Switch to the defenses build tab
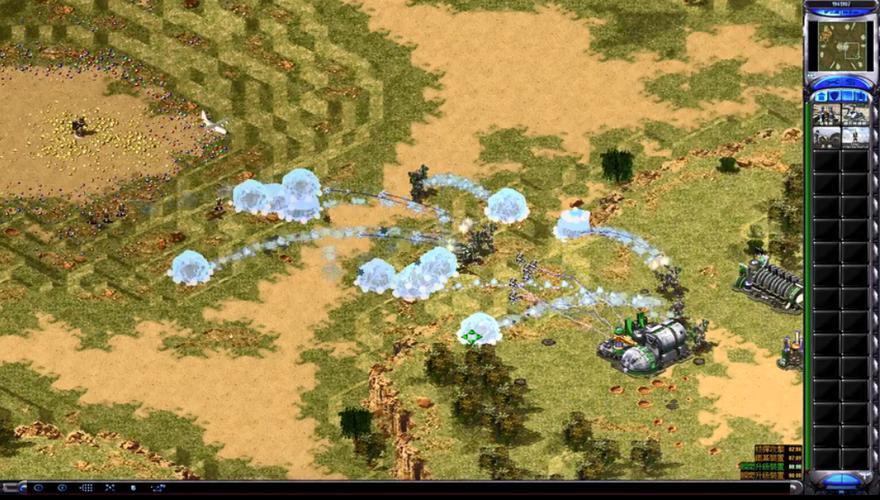880x500 pixels. coord(833,96)
